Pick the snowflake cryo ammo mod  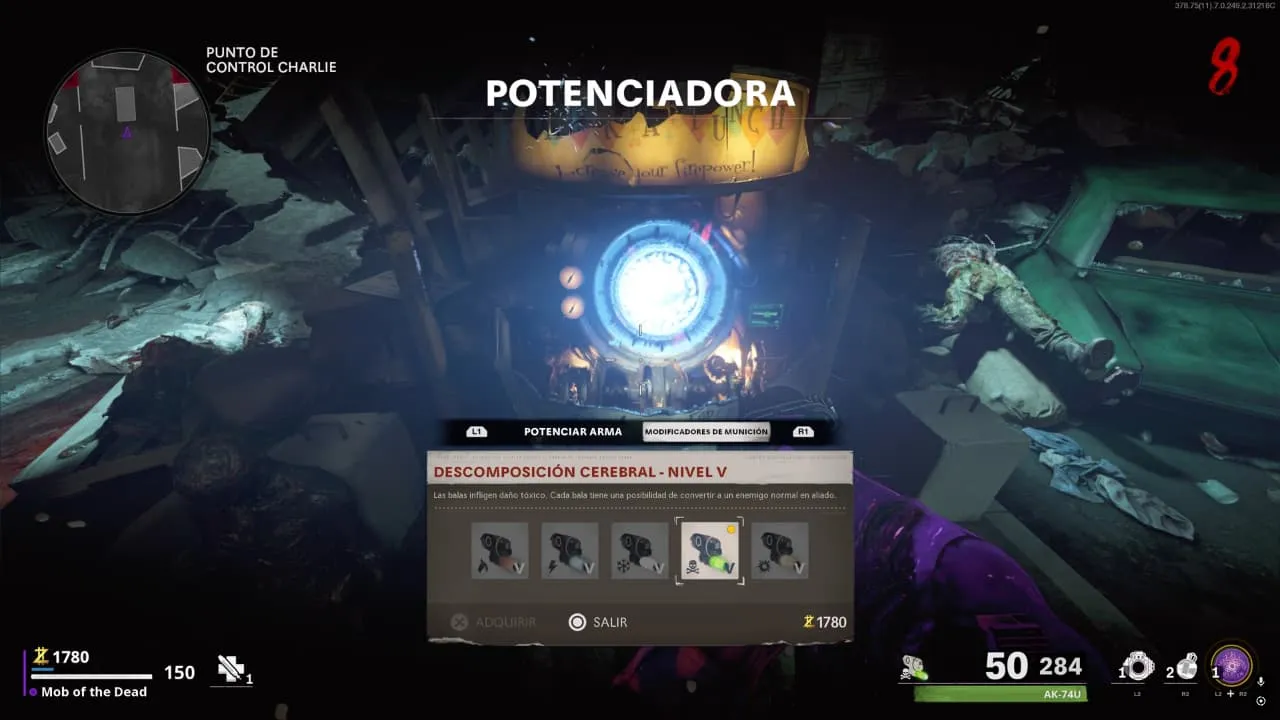[640, 551]
